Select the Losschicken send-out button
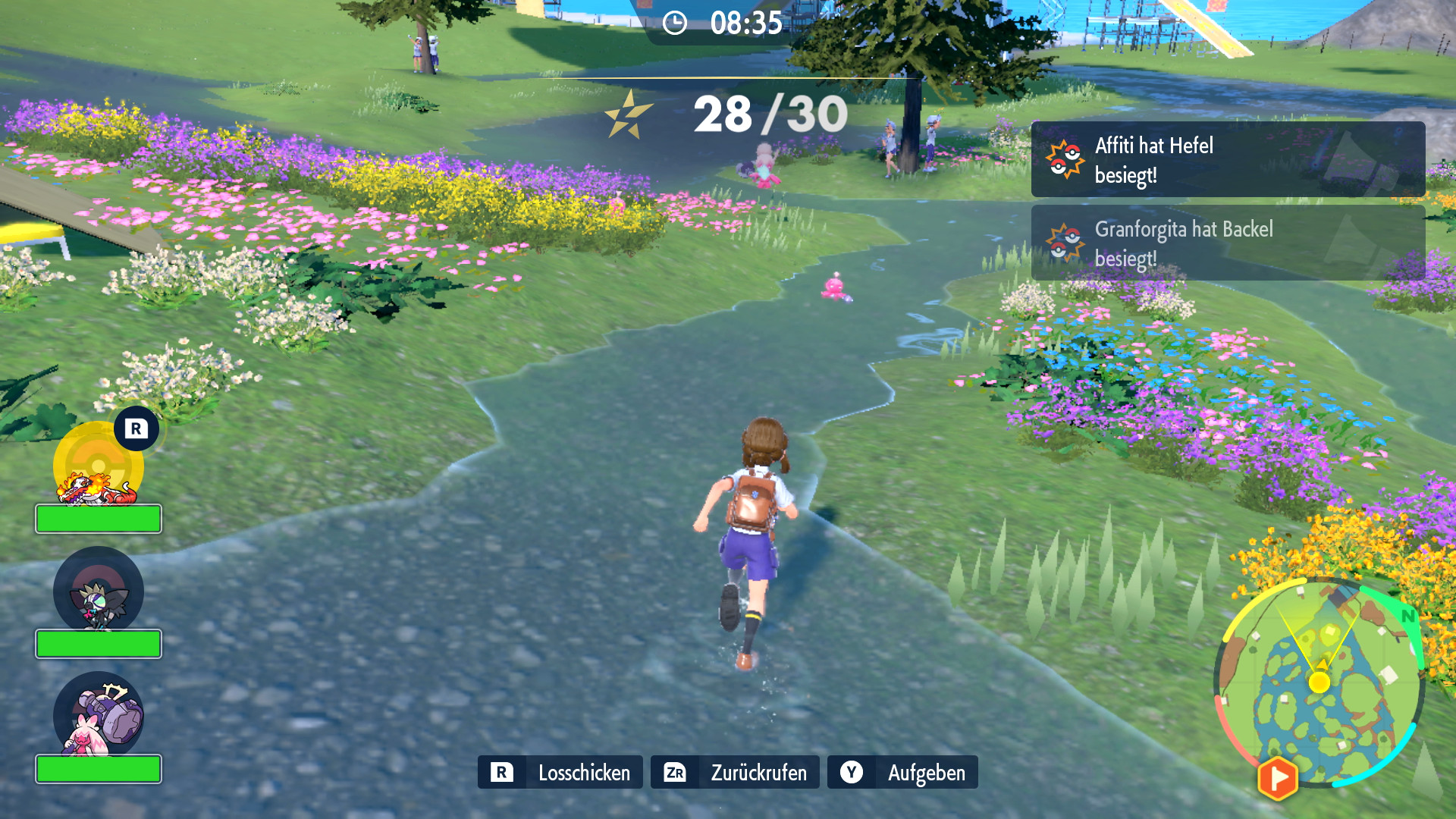Screen dimensions: 1456x819 pyautogui.click(x=560, y=772)
